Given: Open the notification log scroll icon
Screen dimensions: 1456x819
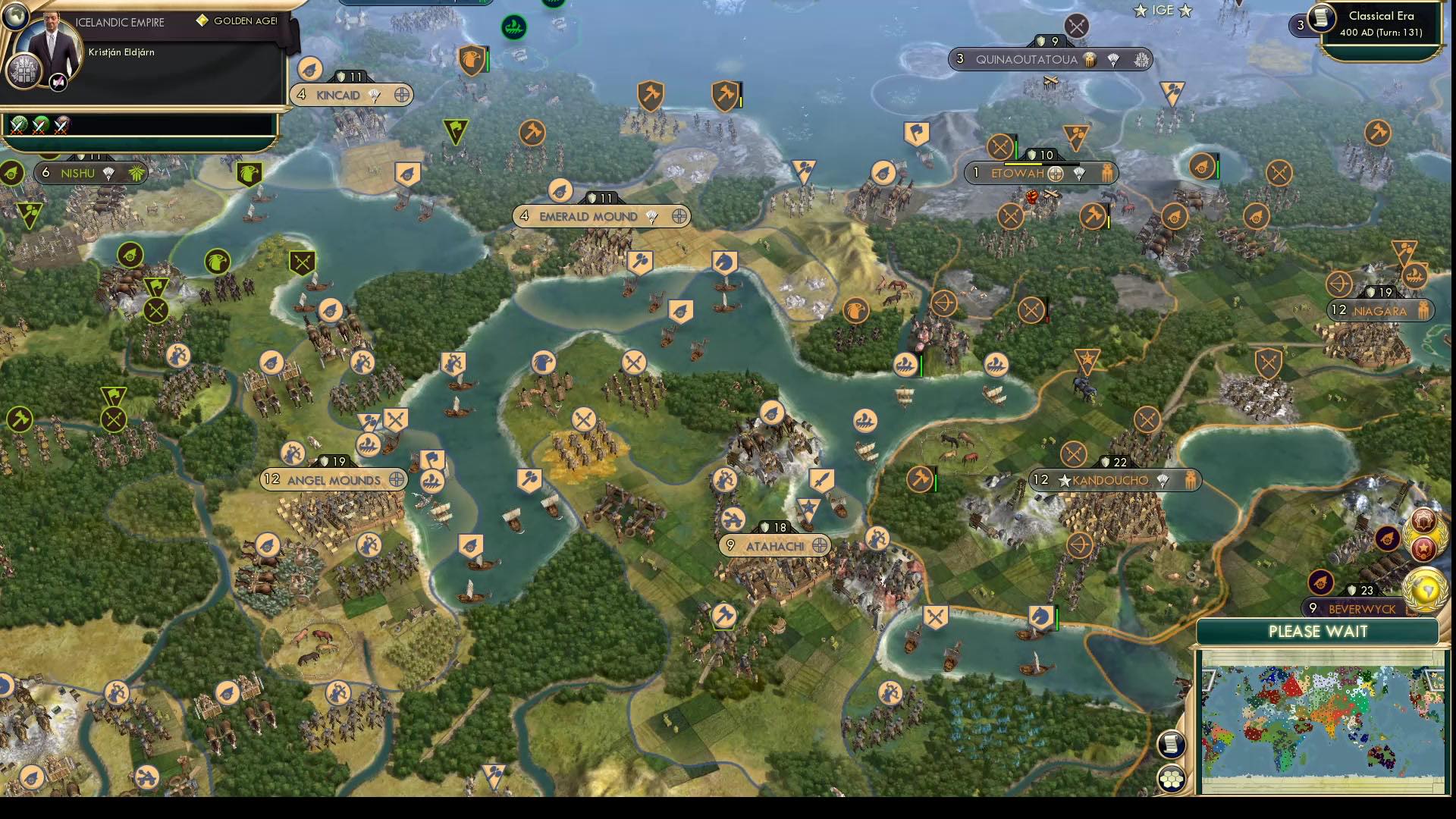Looking at the screenshot, I should [x=1171, y=745].
